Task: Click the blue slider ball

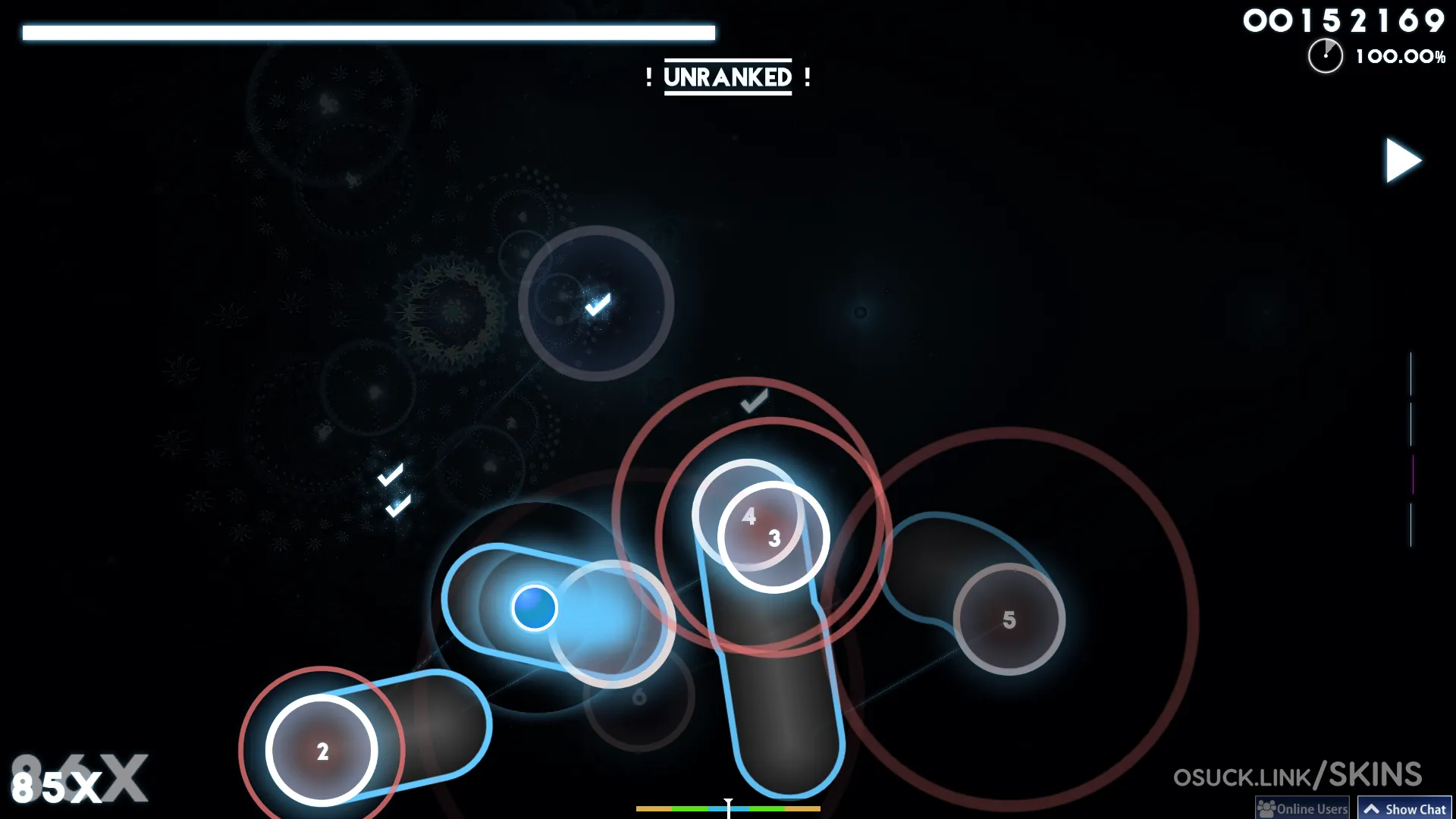Action: 535,608
